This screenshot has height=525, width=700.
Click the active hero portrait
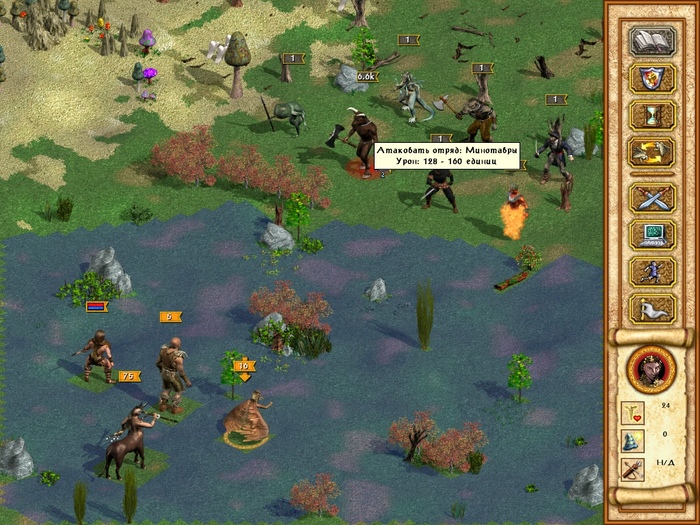[651, 368]
